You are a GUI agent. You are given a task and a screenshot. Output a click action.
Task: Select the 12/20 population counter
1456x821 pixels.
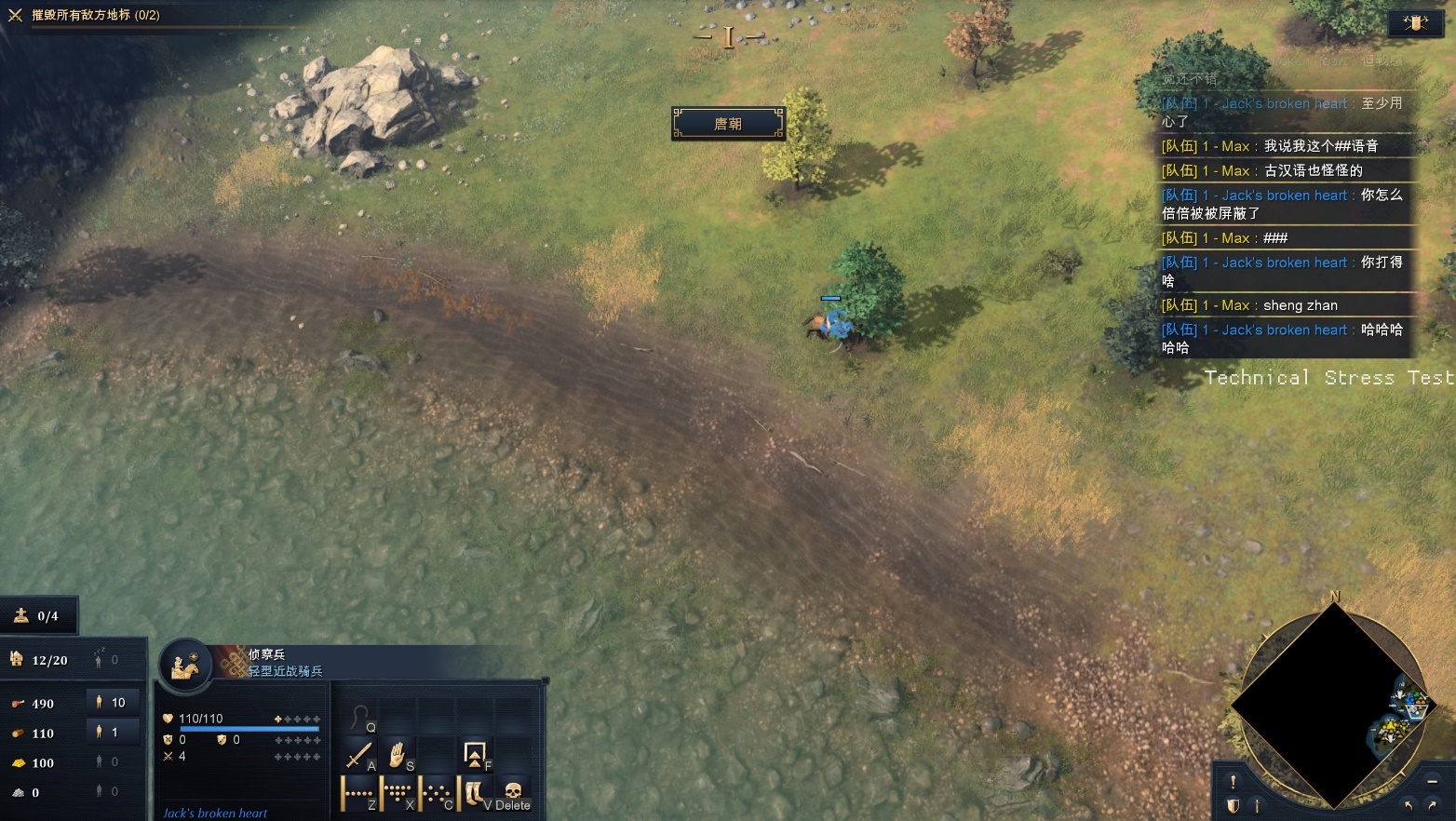40,660
